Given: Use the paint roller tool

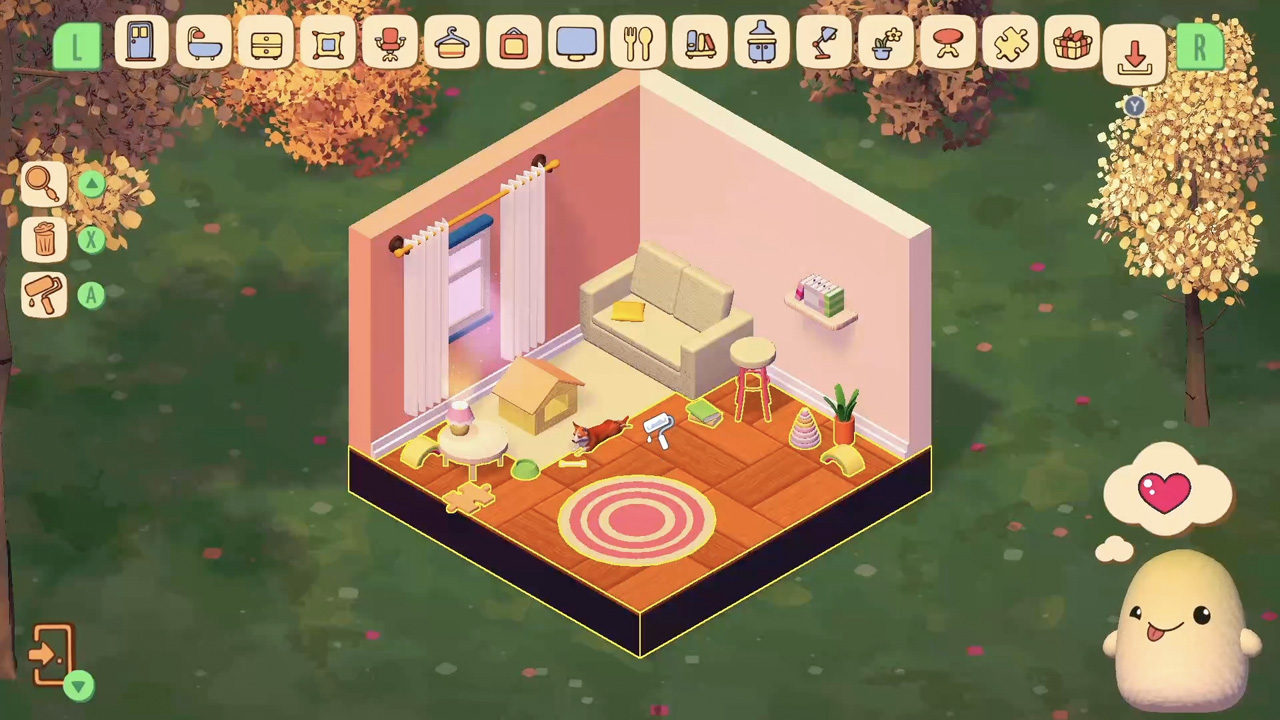Looking at the screenshot, I should pos(44,295).
